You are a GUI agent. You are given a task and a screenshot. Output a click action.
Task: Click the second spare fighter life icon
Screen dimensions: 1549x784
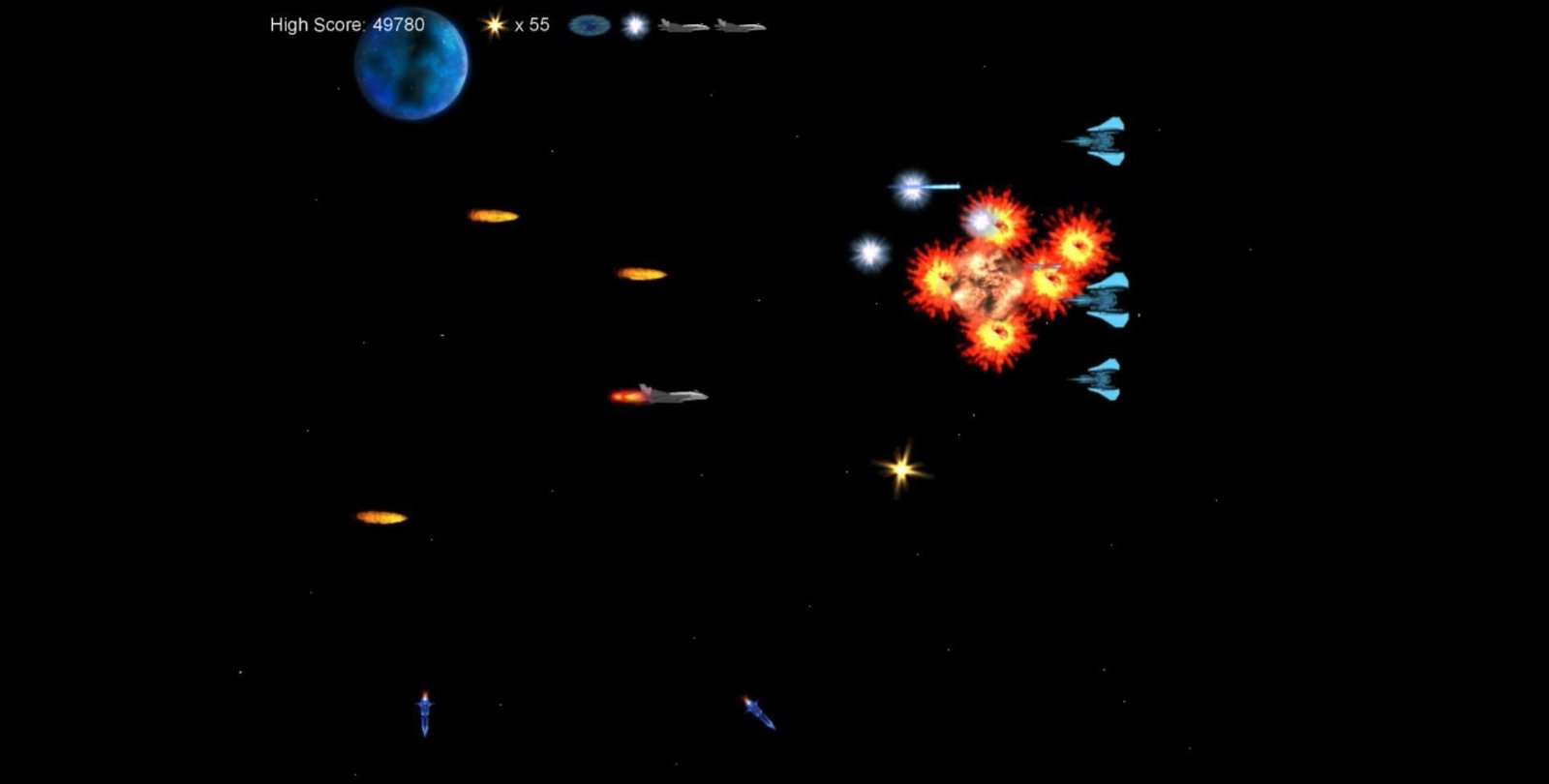(x=738, y=27)
